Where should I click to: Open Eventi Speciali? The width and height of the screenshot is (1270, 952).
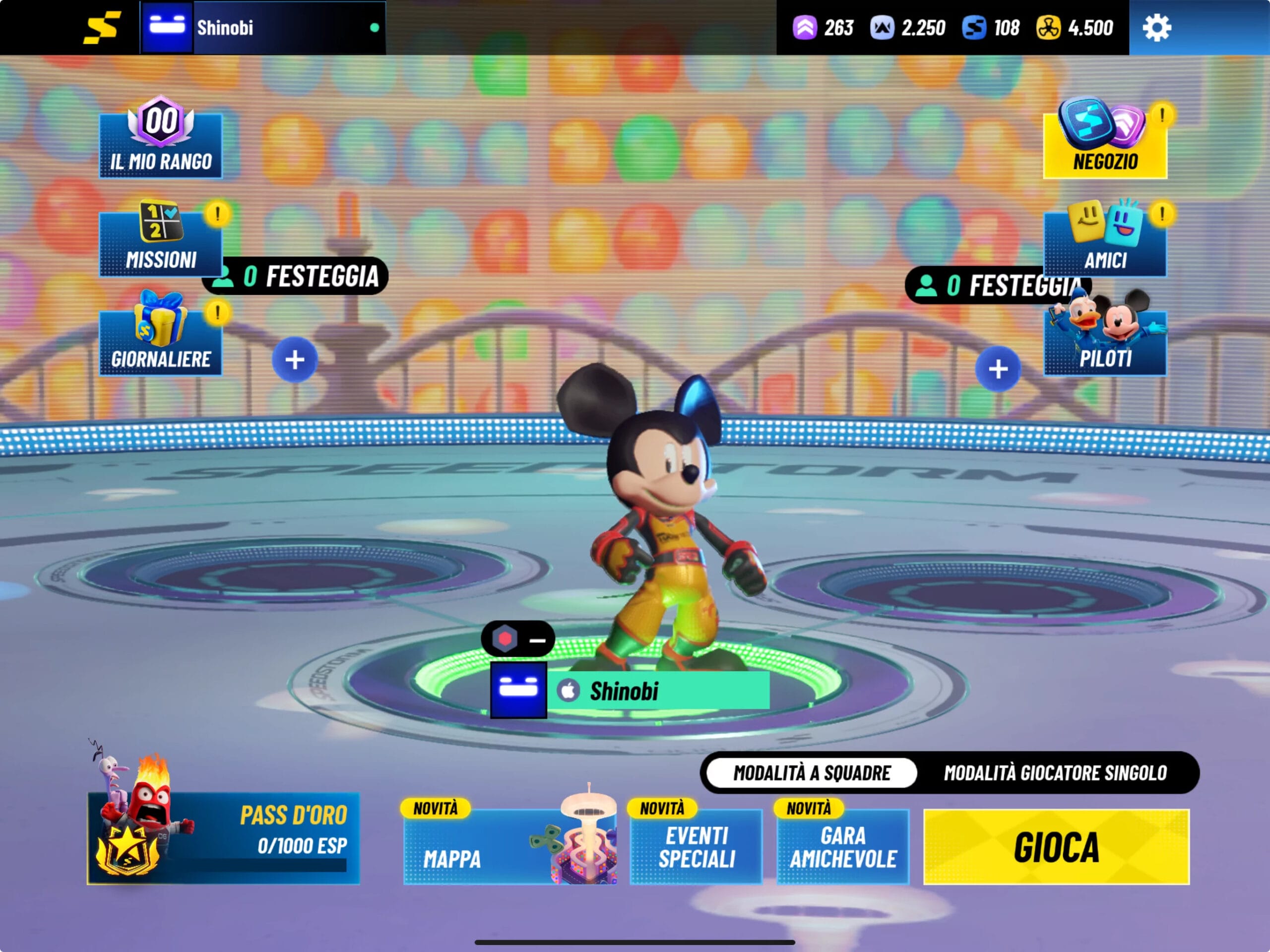696,846
